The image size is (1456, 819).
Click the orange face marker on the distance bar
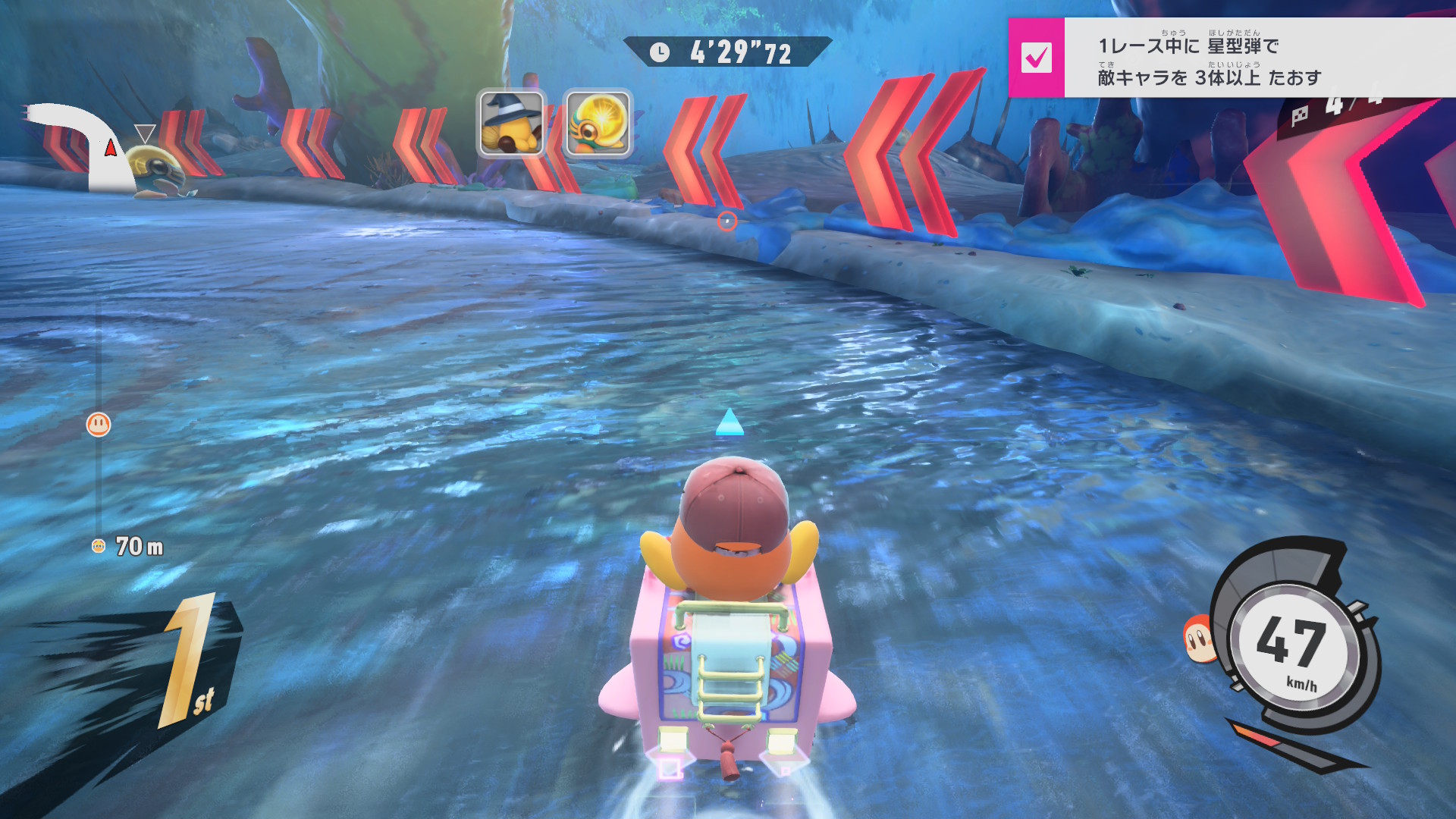click(99, 425)
